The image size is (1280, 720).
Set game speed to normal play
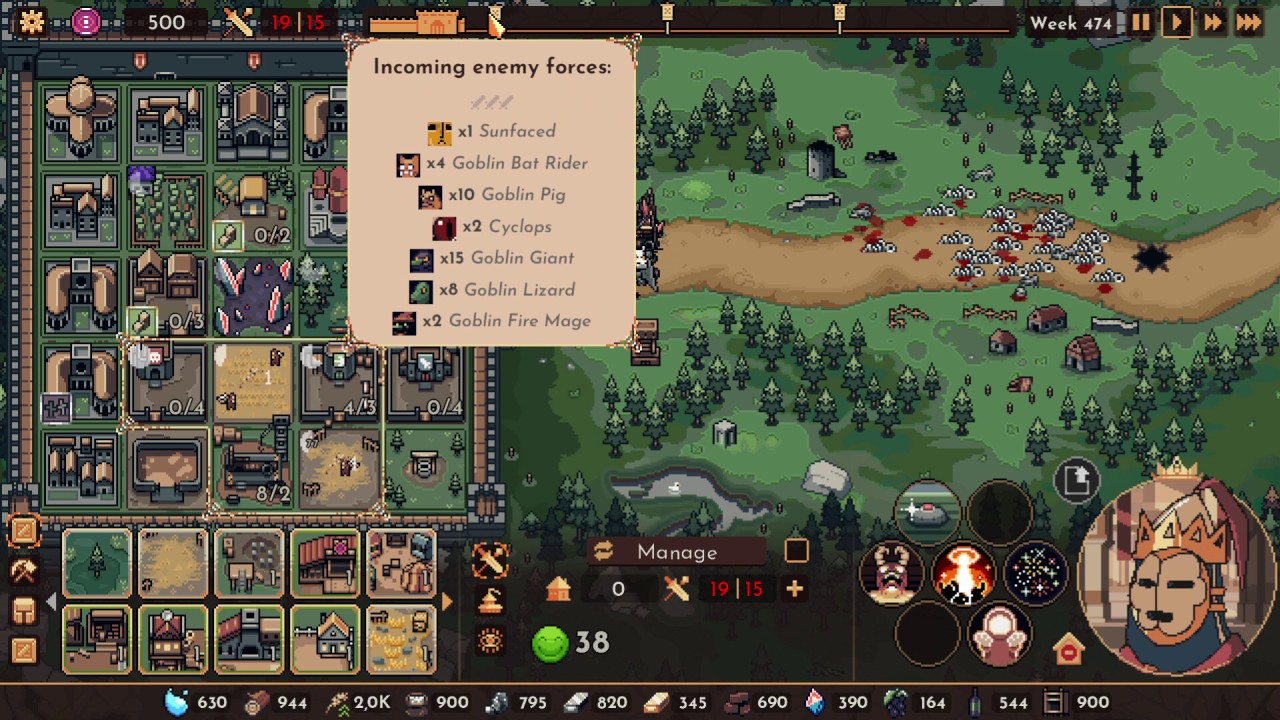(x=1176, y=22)
